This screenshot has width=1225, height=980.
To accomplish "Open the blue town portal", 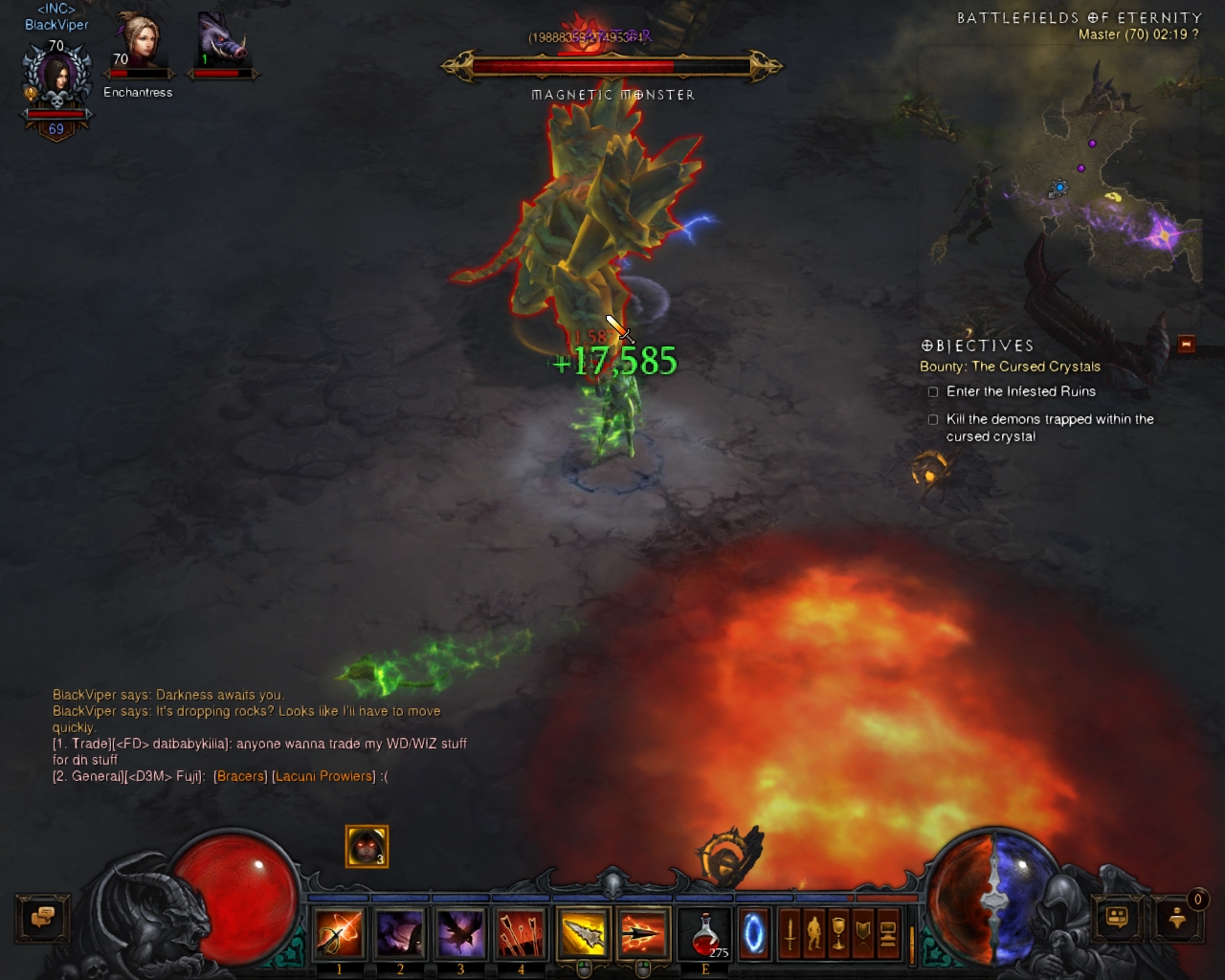I will point(753,933).
